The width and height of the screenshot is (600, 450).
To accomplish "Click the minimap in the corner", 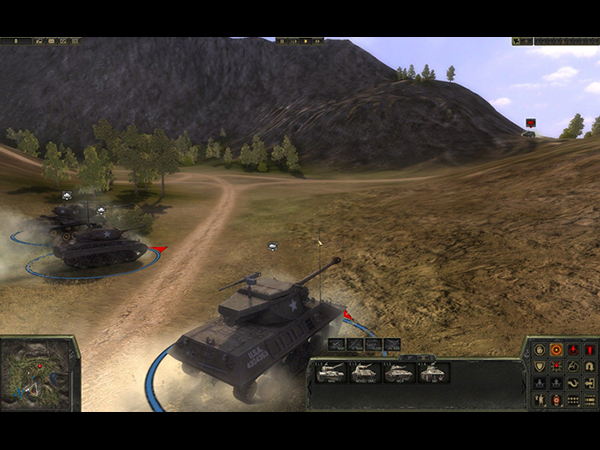I will point(39,373).
